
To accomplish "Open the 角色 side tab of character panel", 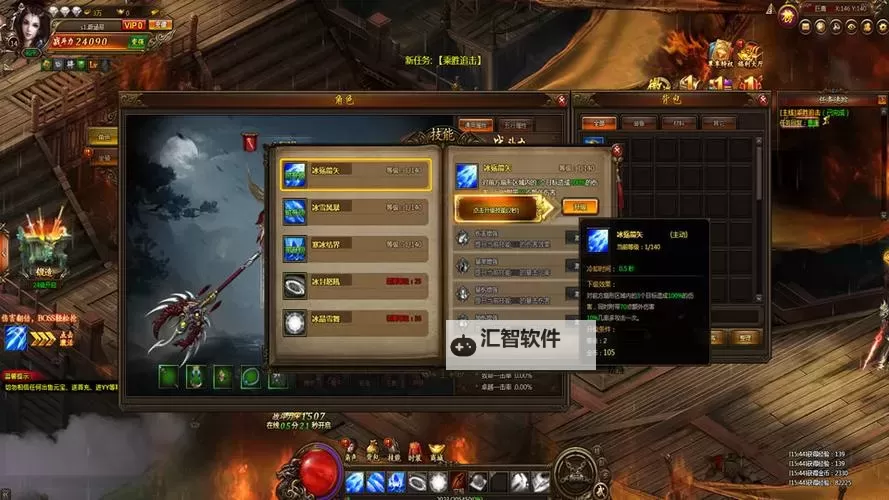I will [x=104, y=136].
